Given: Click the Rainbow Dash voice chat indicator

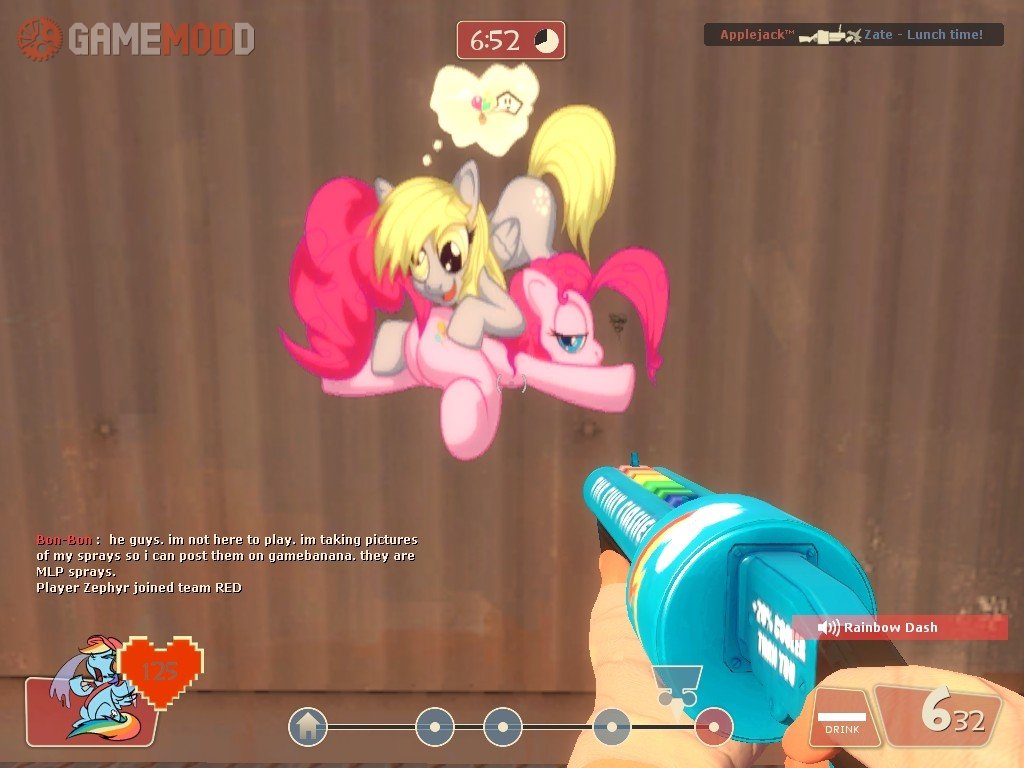Looking at the screenshot, I should coord(898,627).
